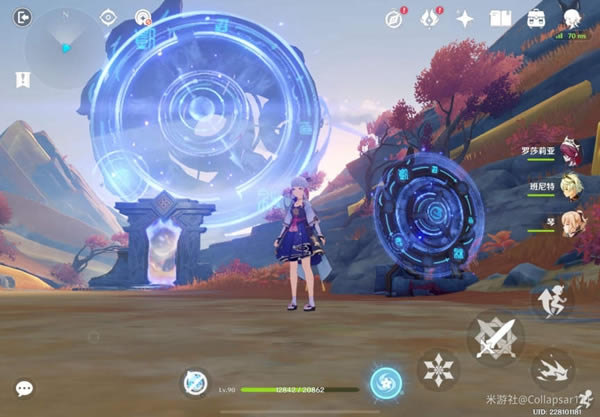The width and height of the screenshot is (600, 417).
Task: Switch to party member 班尼特
Action: click(571, 187)
